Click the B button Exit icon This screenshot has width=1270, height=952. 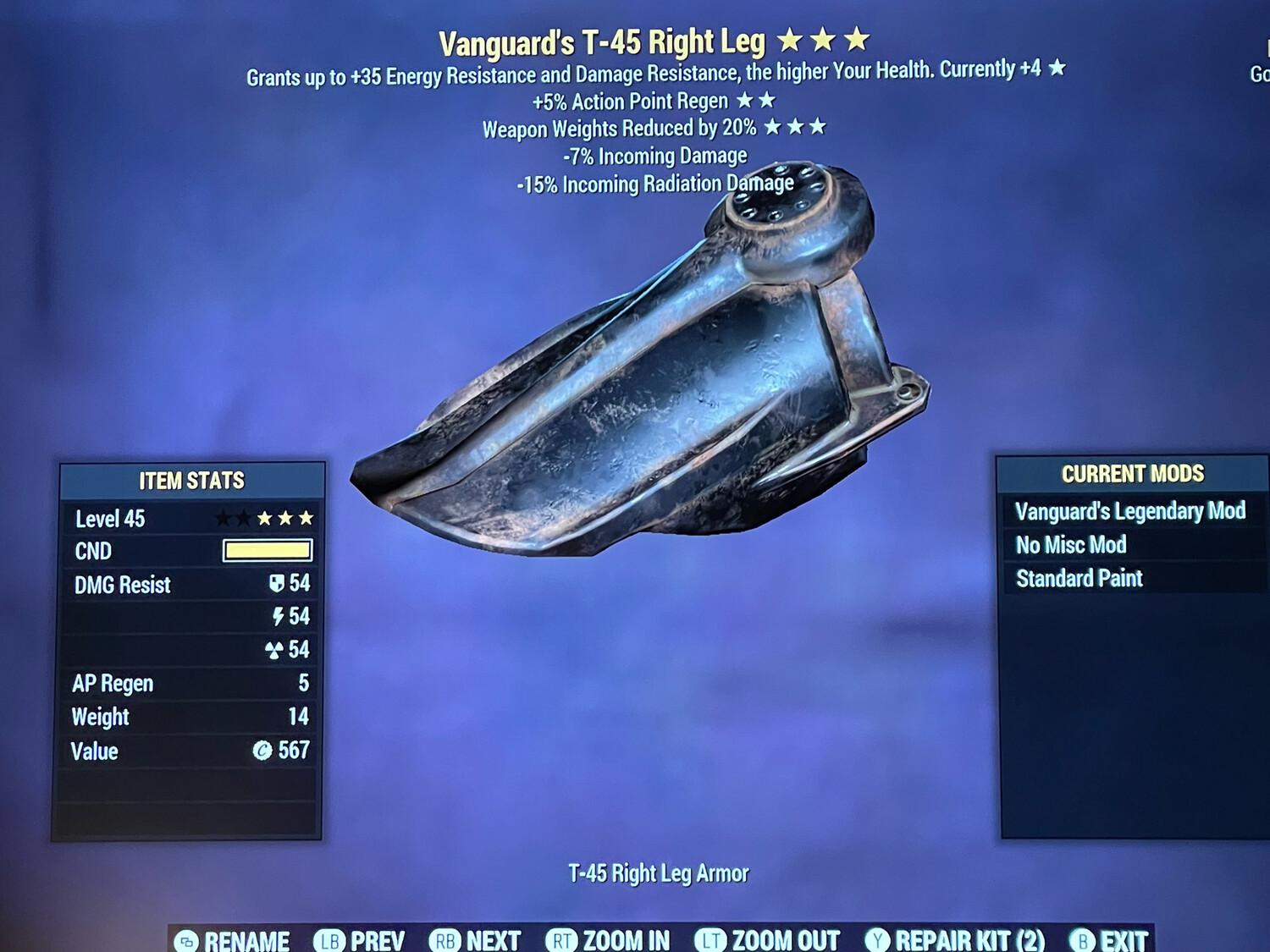coord(1081,940)
